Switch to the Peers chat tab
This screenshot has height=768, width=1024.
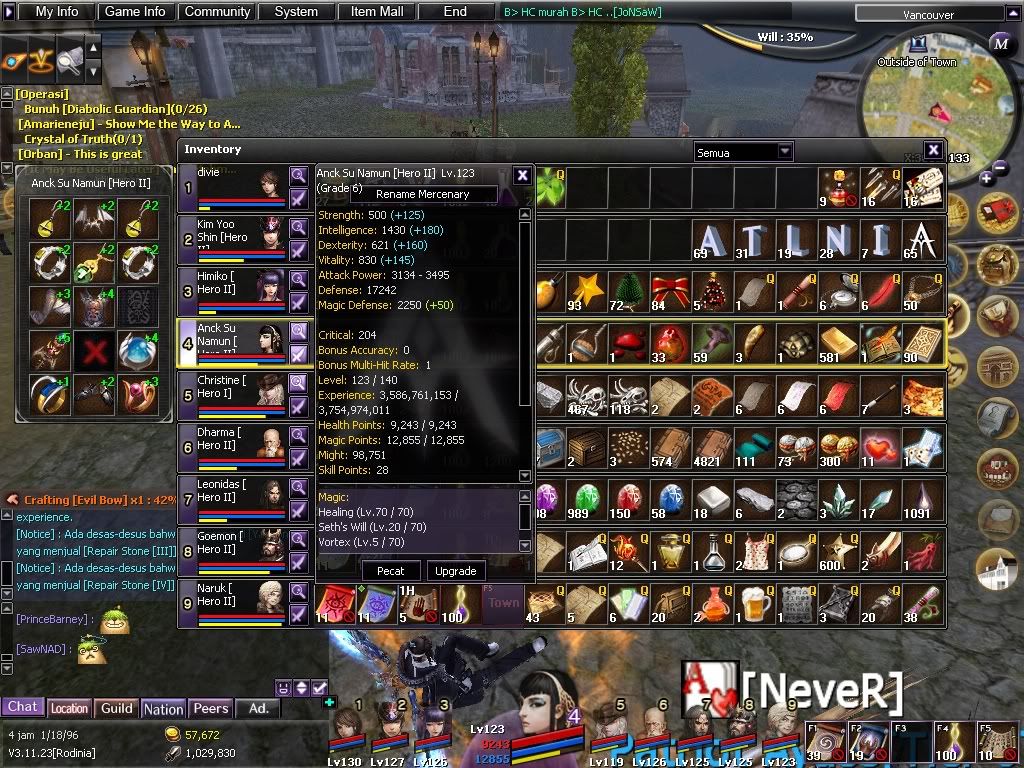tap(210, 708)
